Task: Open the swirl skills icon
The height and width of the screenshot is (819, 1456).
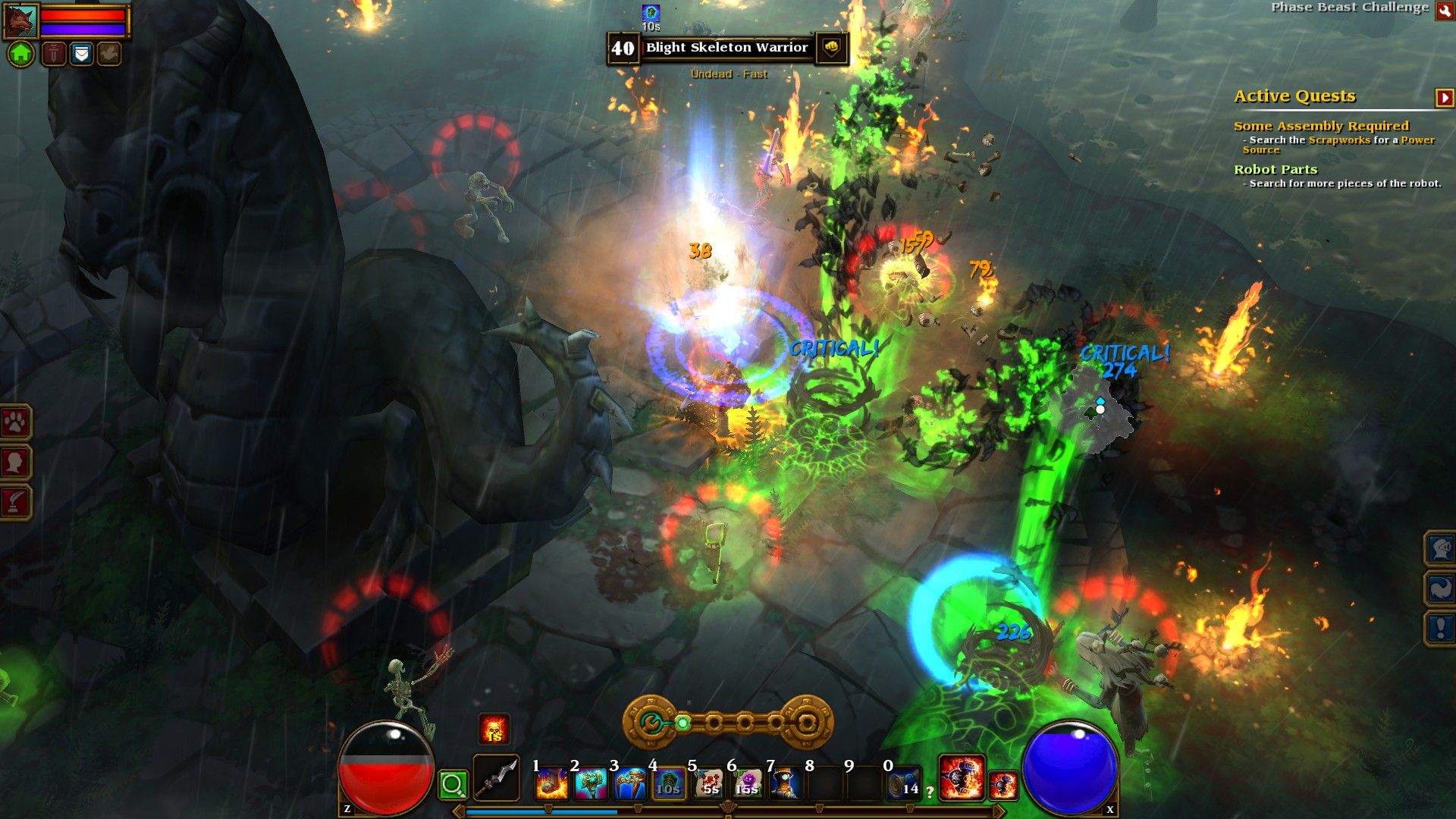Action: point(1440,588)
